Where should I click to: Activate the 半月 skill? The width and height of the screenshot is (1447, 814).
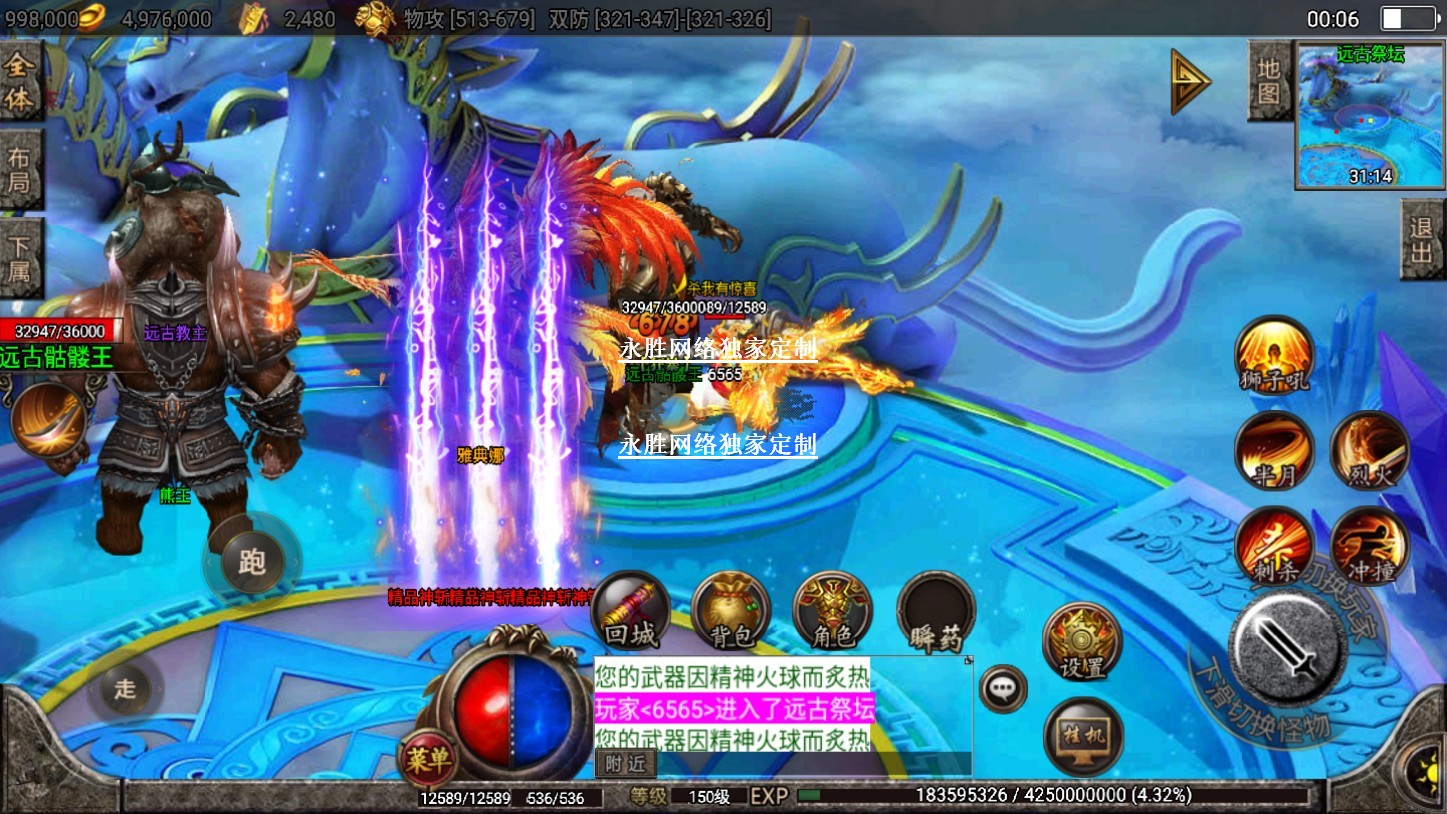tap(1273, 450)
